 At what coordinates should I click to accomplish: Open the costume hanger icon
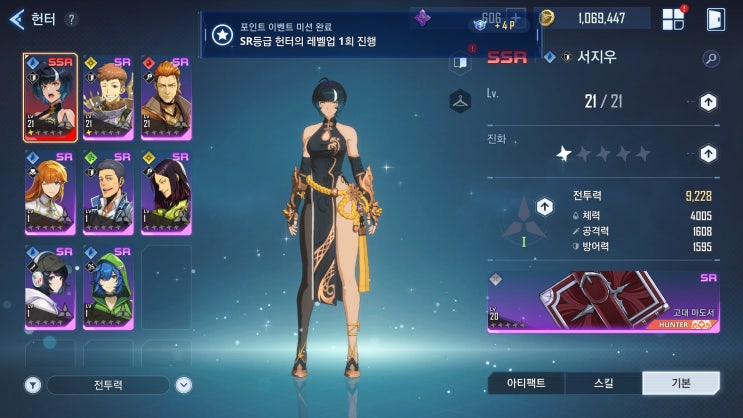point(460,99)
